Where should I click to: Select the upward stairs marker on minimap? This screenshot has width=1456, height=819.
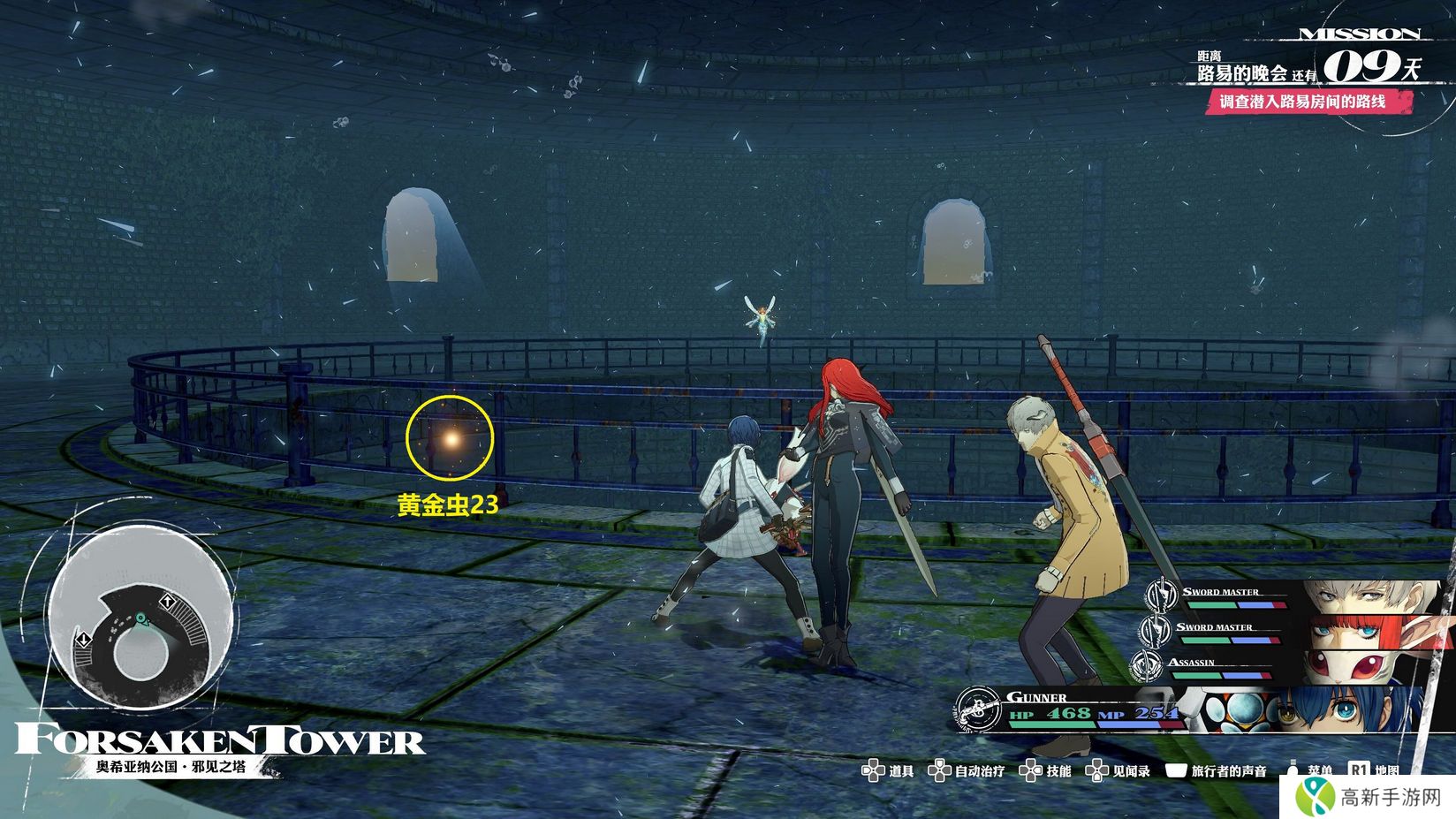click(167, 603)
